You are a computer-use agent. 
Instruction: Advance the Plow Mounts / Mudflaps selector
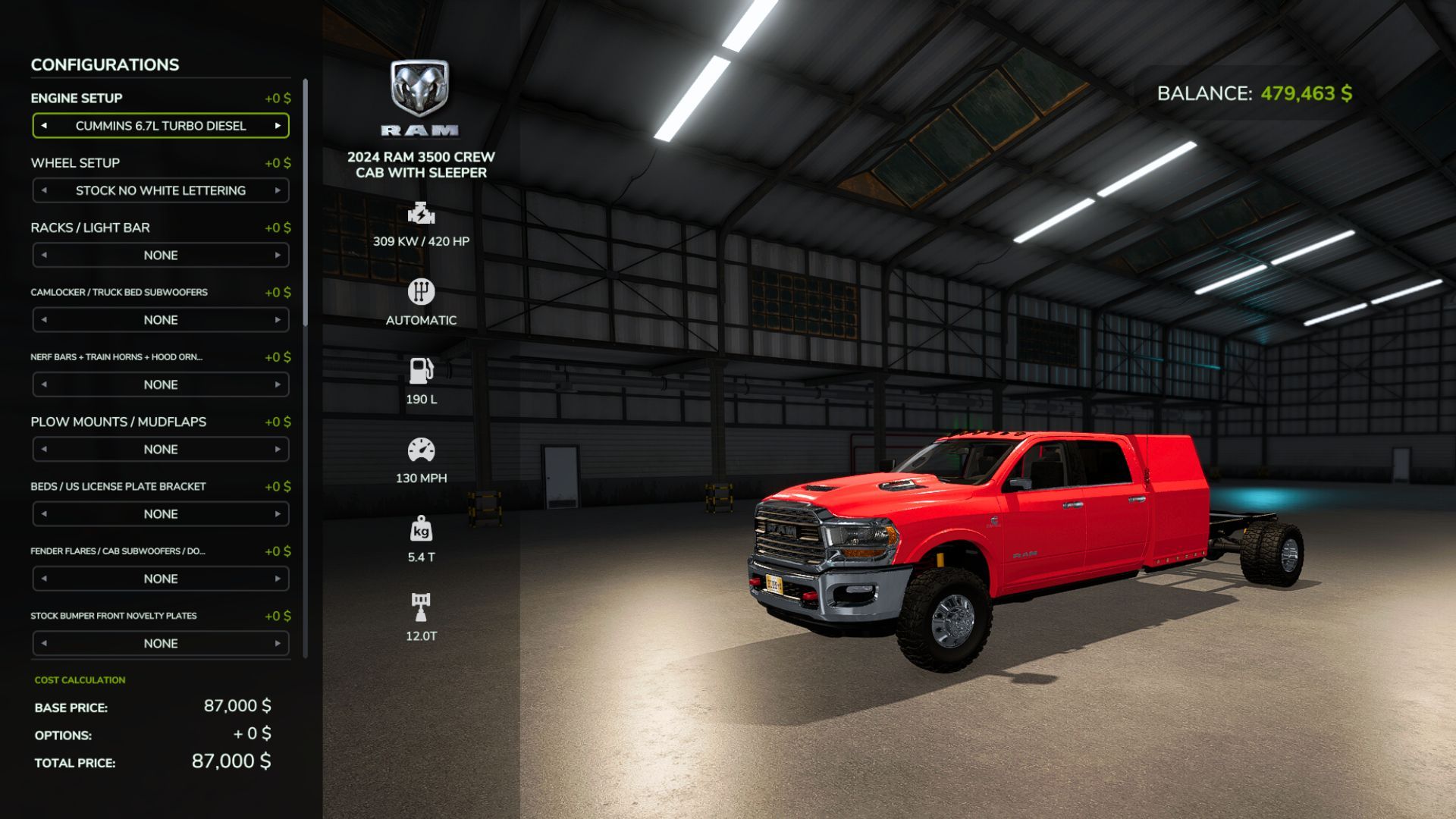[x=278, y=449]
